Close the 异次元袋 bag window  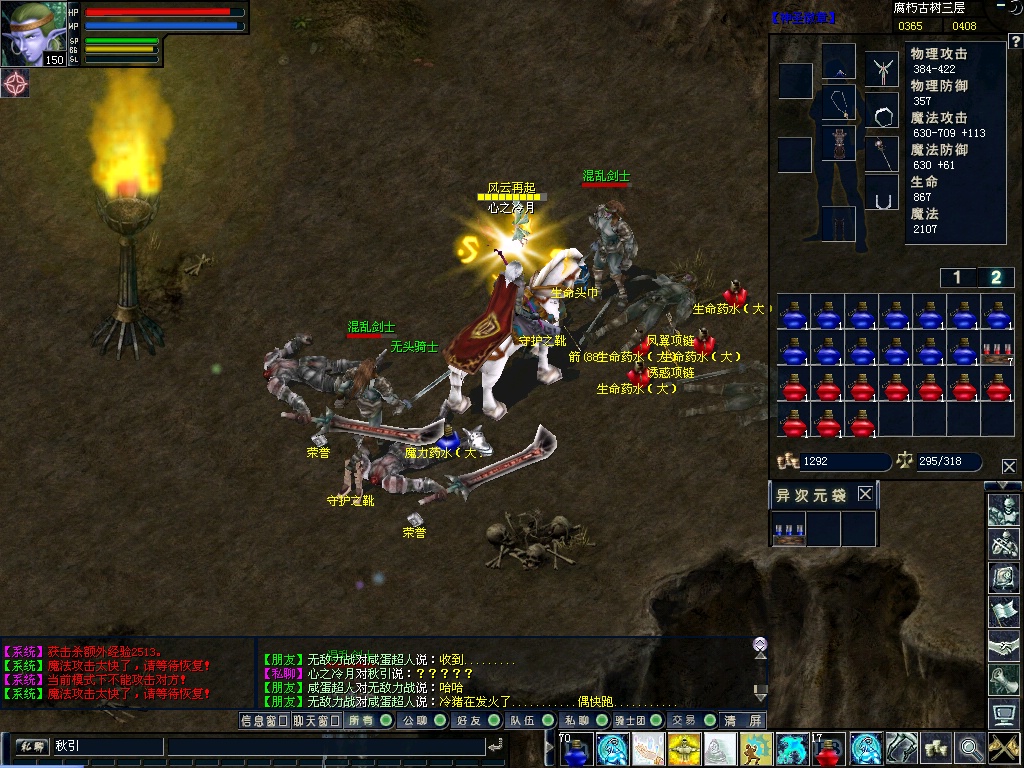tap(865, 494)
